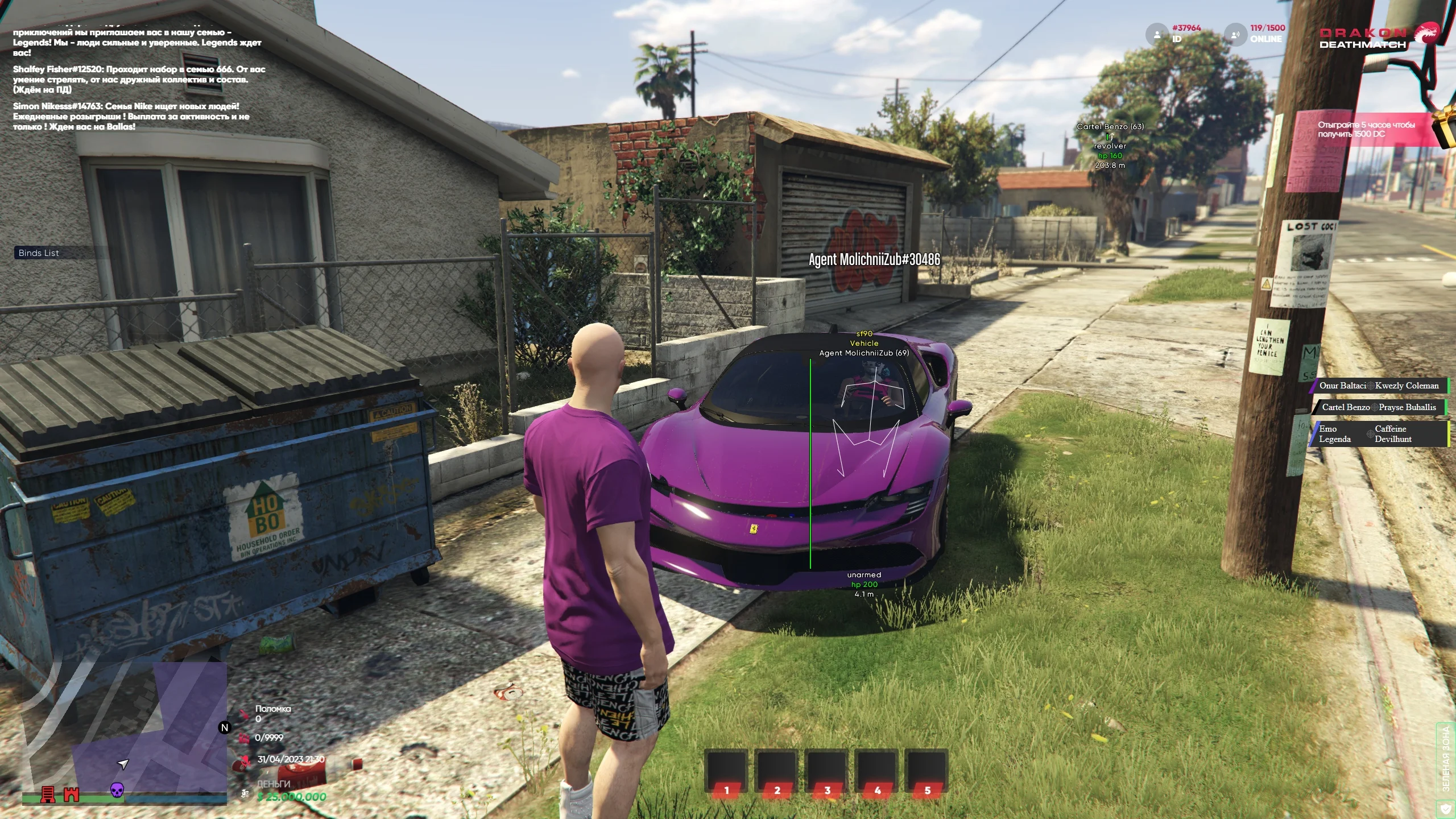Click the Onur Baltaci kill feed entry
This screenshot has height=819, width=1456.
(1379, 386)
